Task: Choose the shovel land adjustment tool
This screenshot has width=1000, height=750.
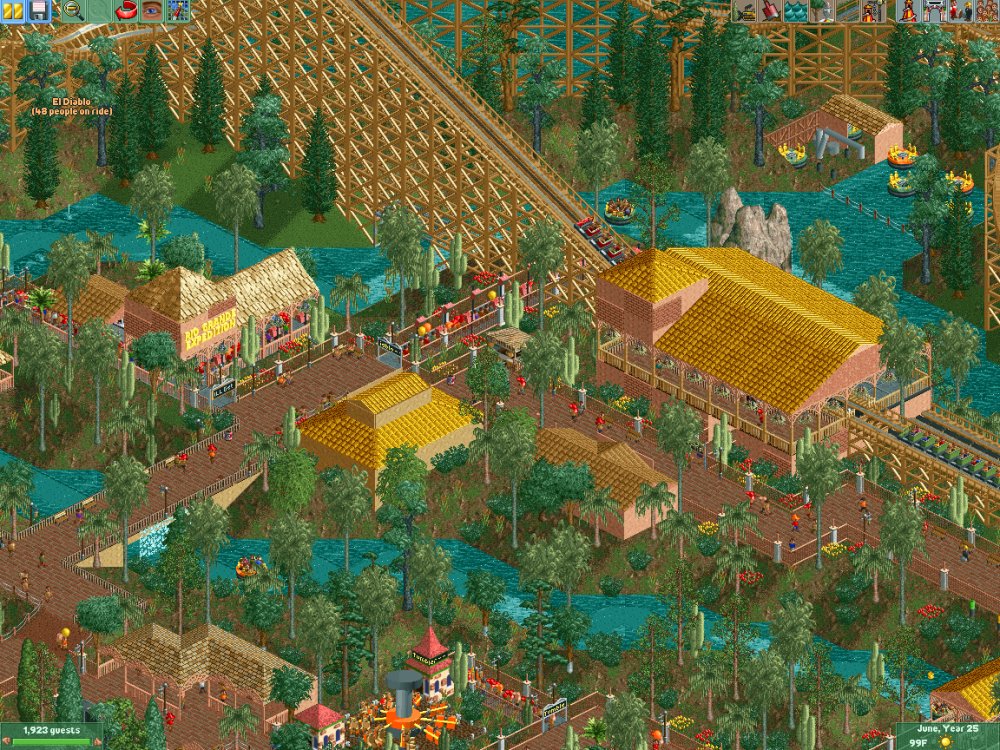Action: tap(771, 11)
